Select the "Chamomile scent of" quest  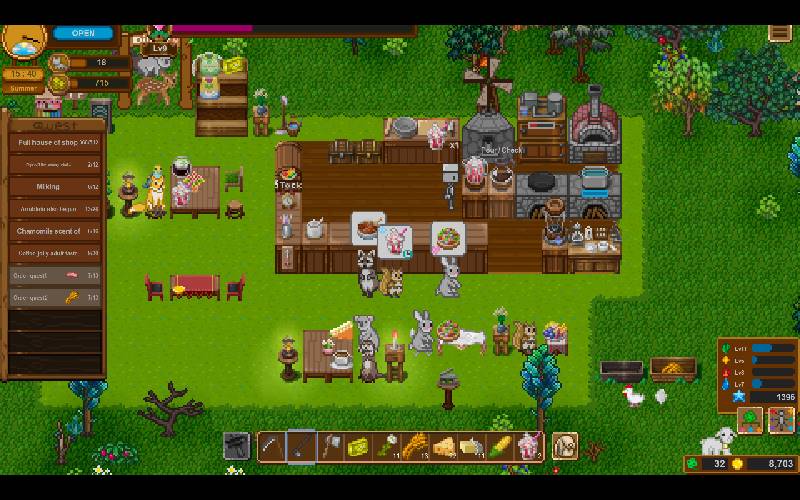56,231
